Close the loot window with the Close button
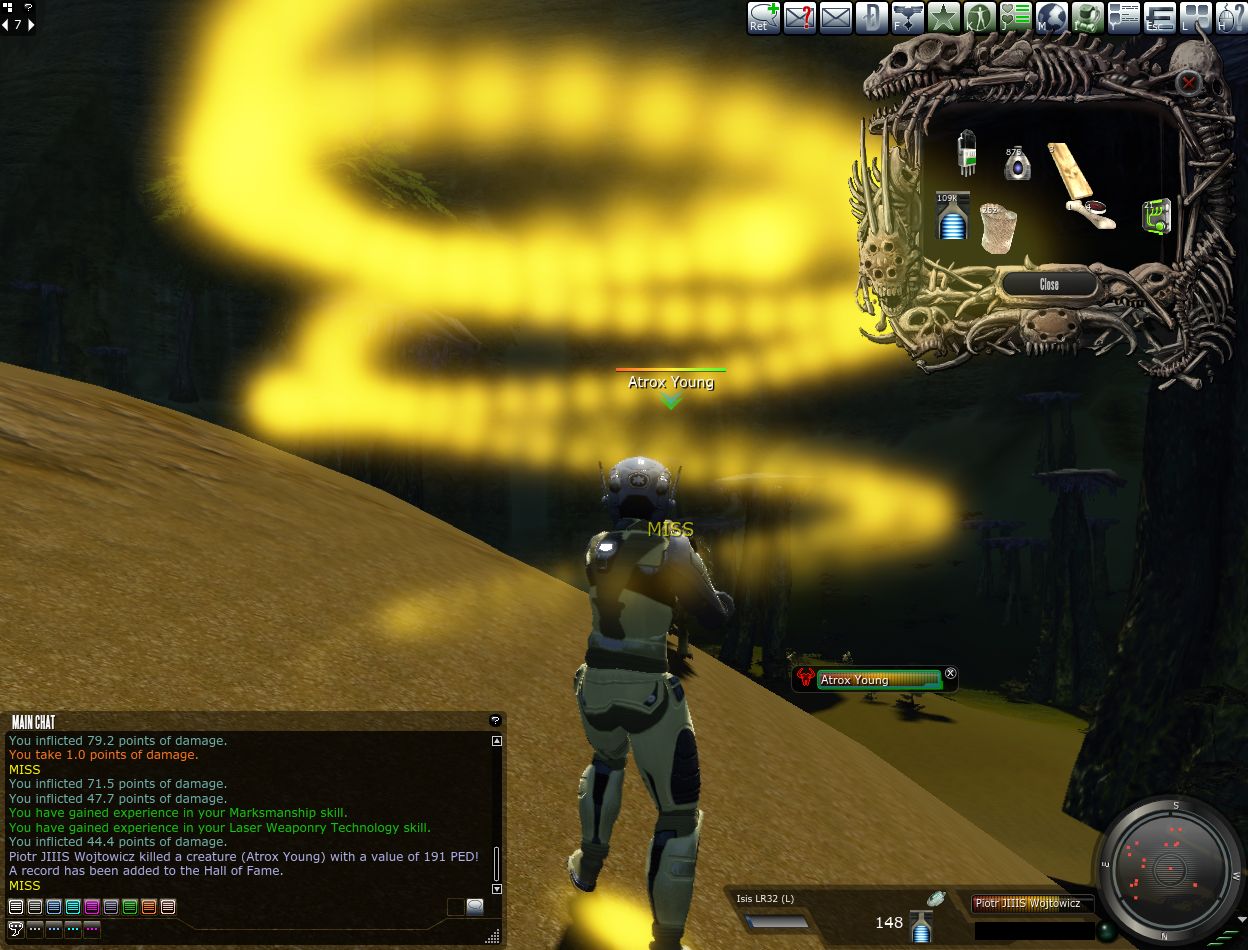The width and height of the screenshot is (1248, 950). click(x=1049, y=285)
